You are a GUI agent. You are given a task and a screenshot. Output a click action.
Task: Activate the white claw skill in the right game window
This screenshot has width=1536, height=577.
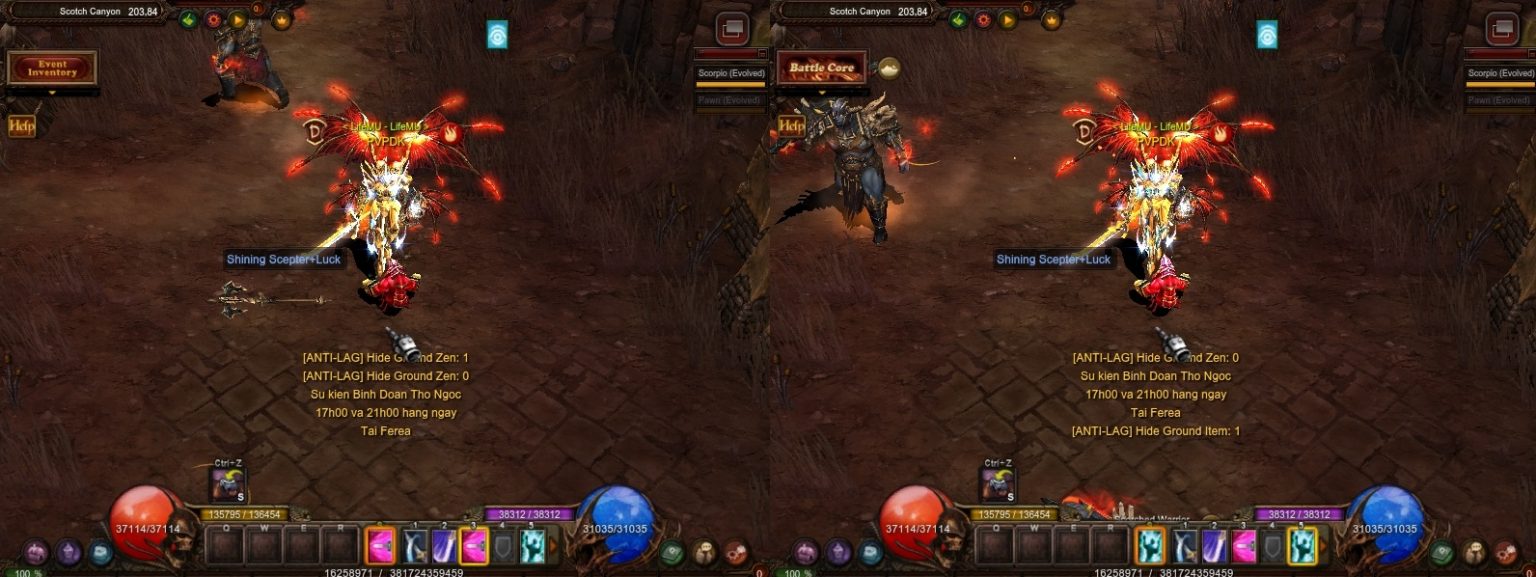click(1184, 546)
